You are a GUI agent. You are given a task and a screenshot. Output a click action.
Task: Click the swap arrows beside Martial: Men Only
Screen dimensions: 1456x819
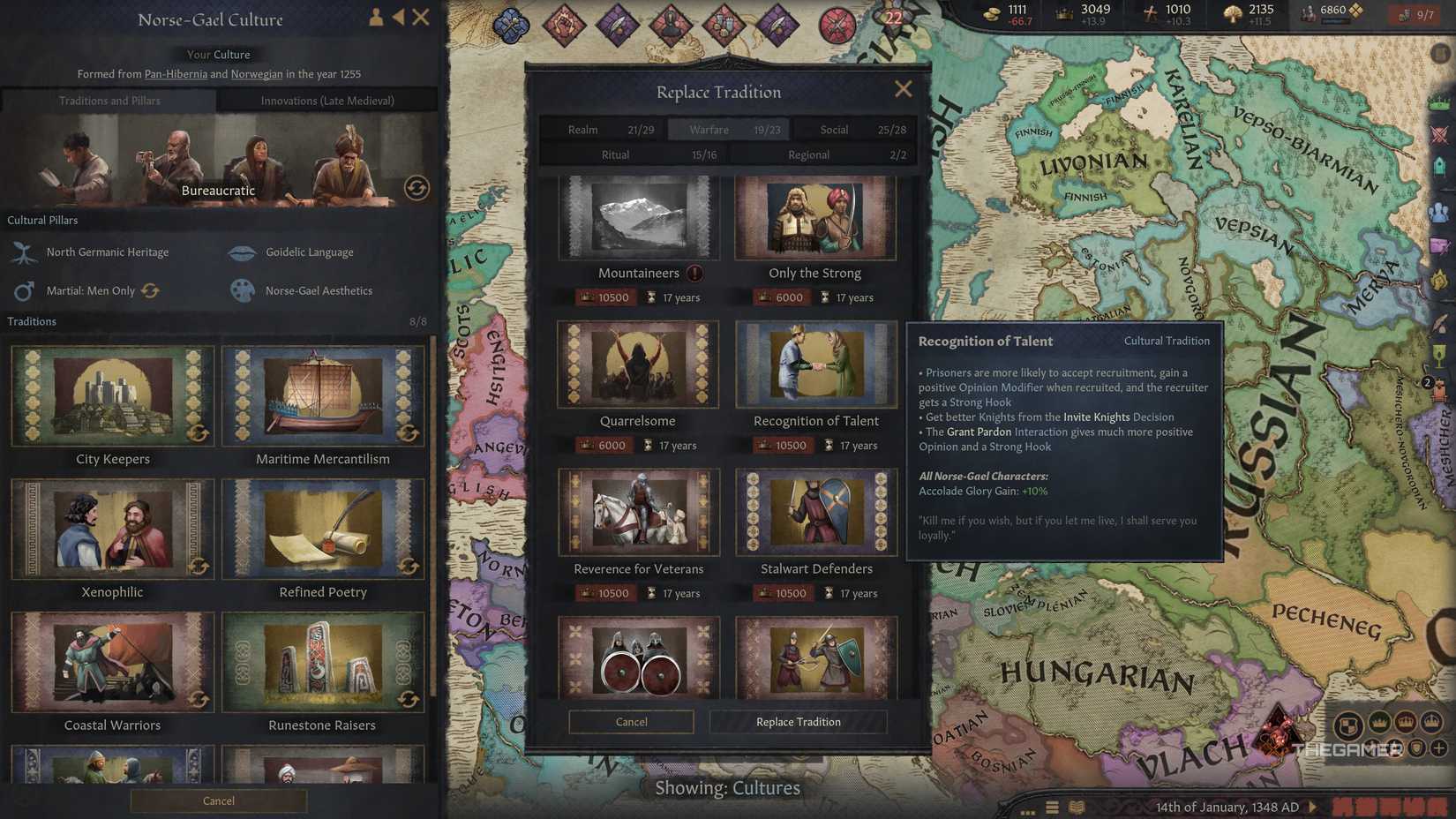[x=150, y=290]
